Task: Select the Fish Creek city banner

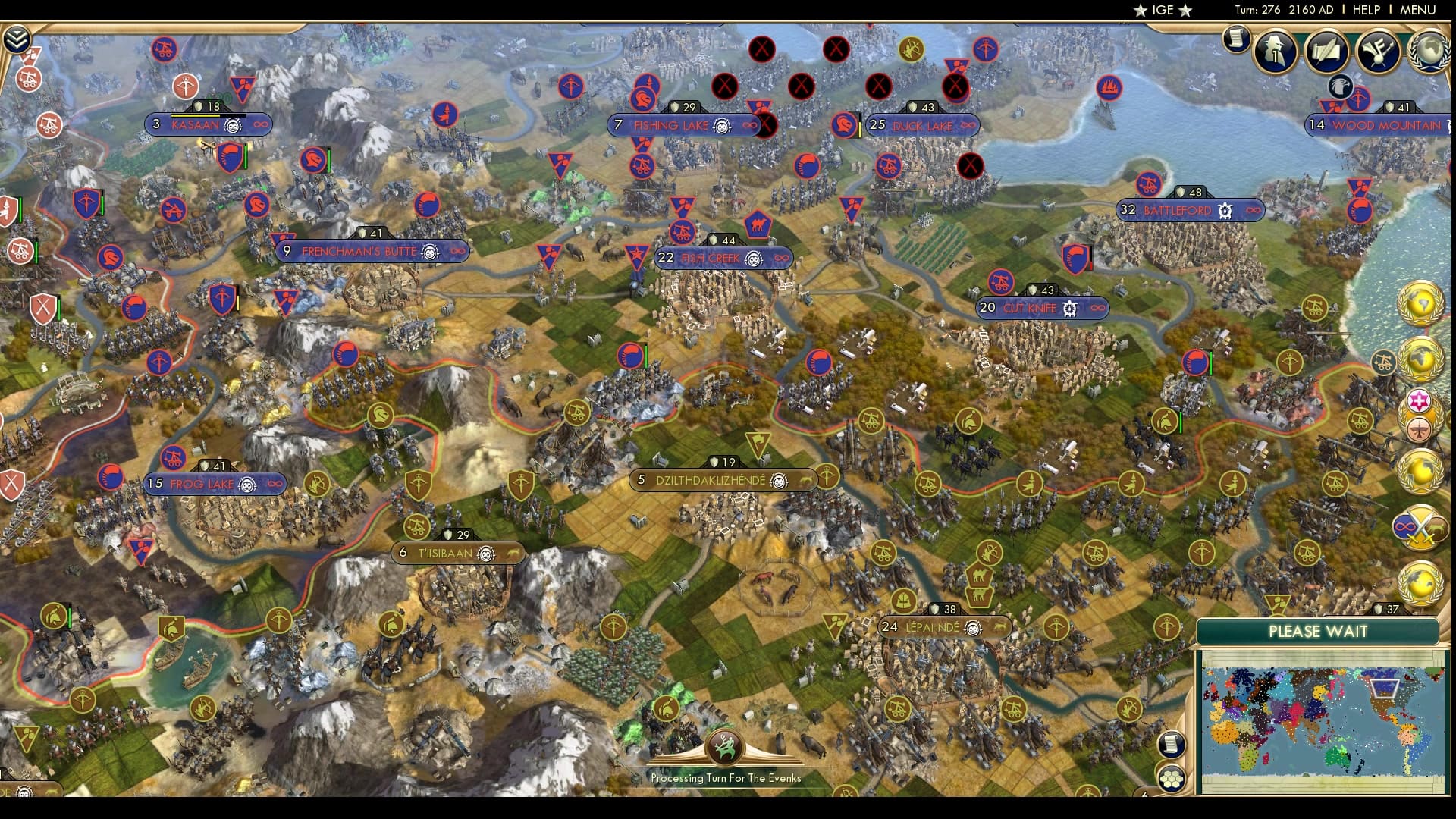Action: tap(722, 258)
